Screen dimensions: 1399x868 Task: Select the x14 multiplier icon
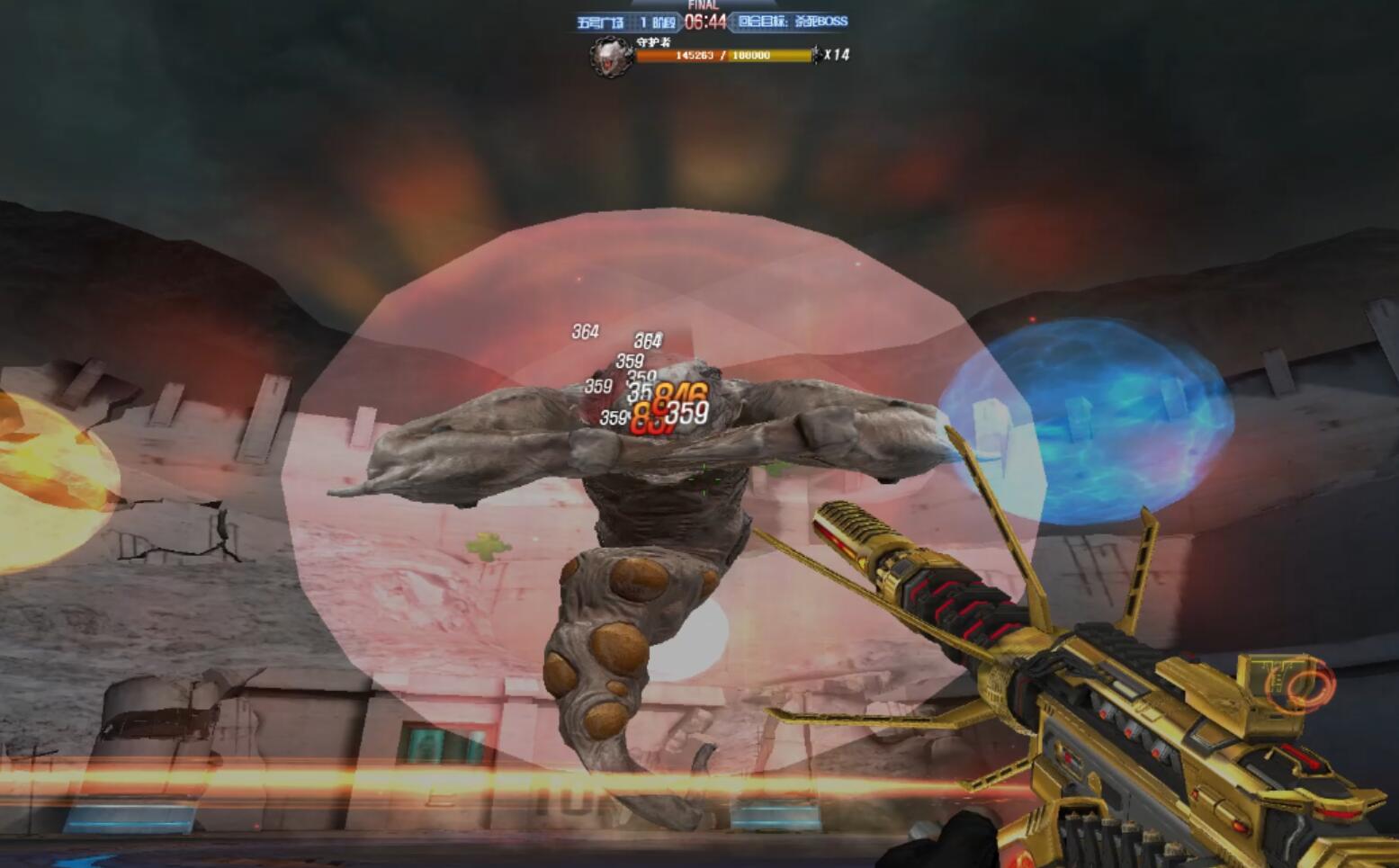click(837, 56)
